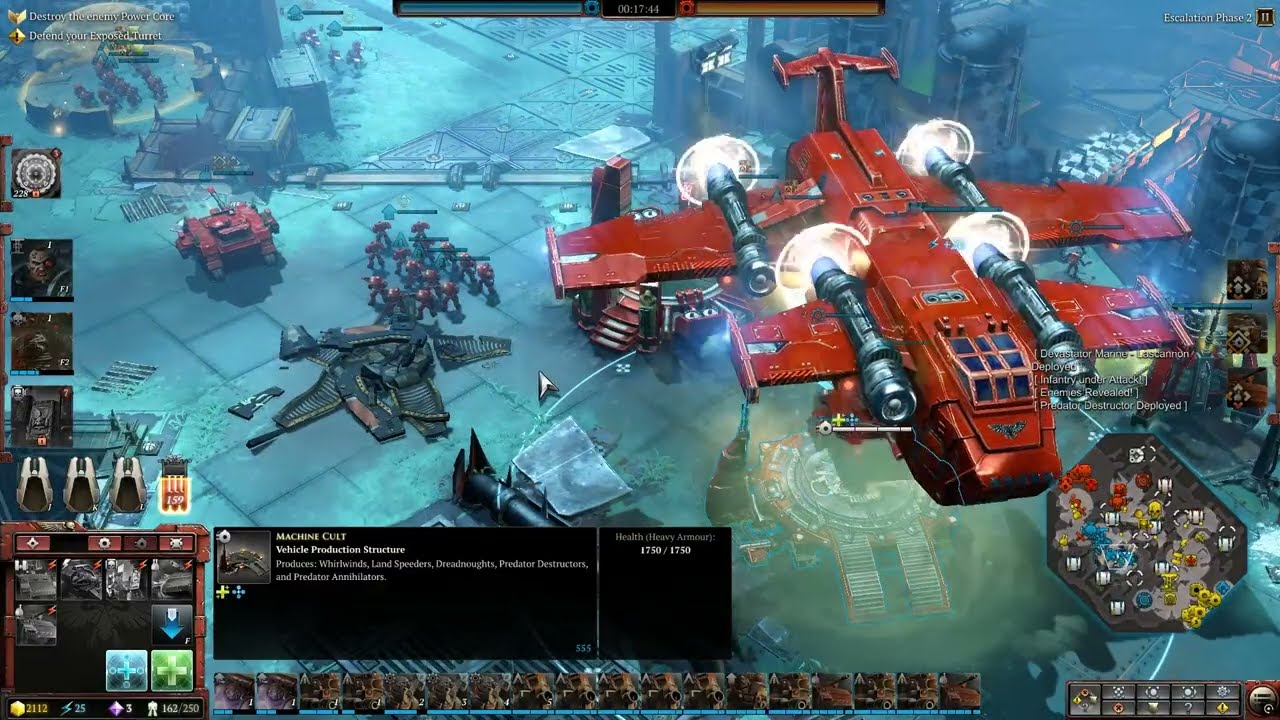Click the yellow exclamation ping button

[1223, 708]
